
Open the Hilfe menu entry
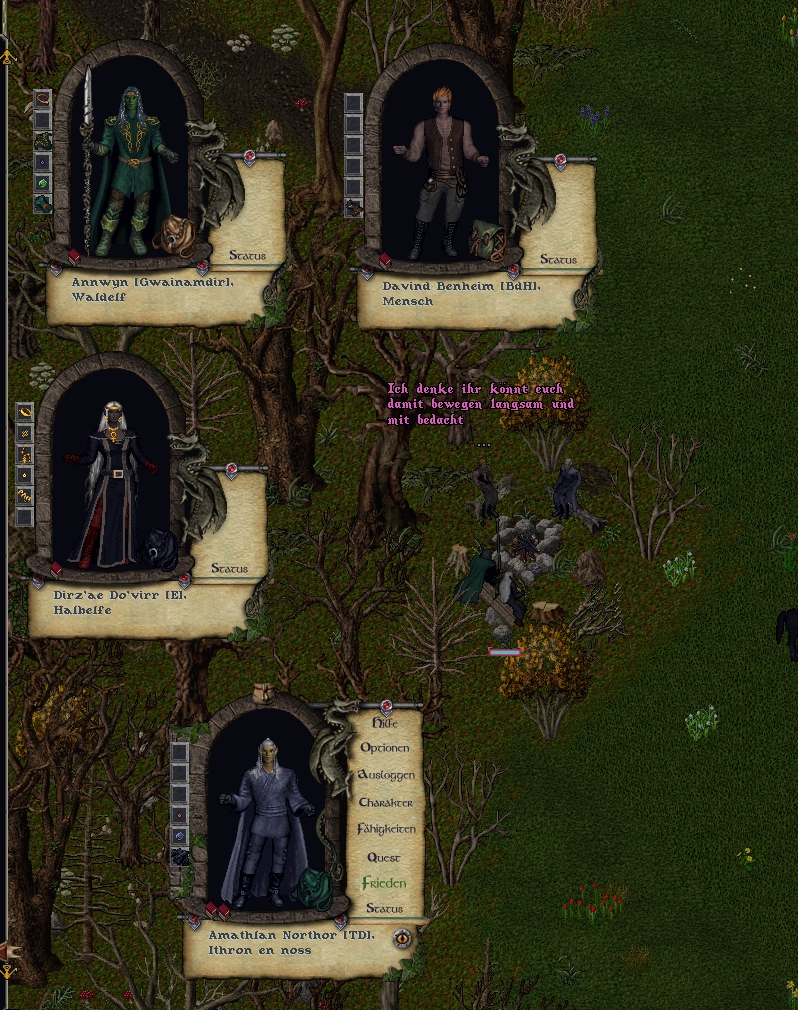click(x=385, y=723)
